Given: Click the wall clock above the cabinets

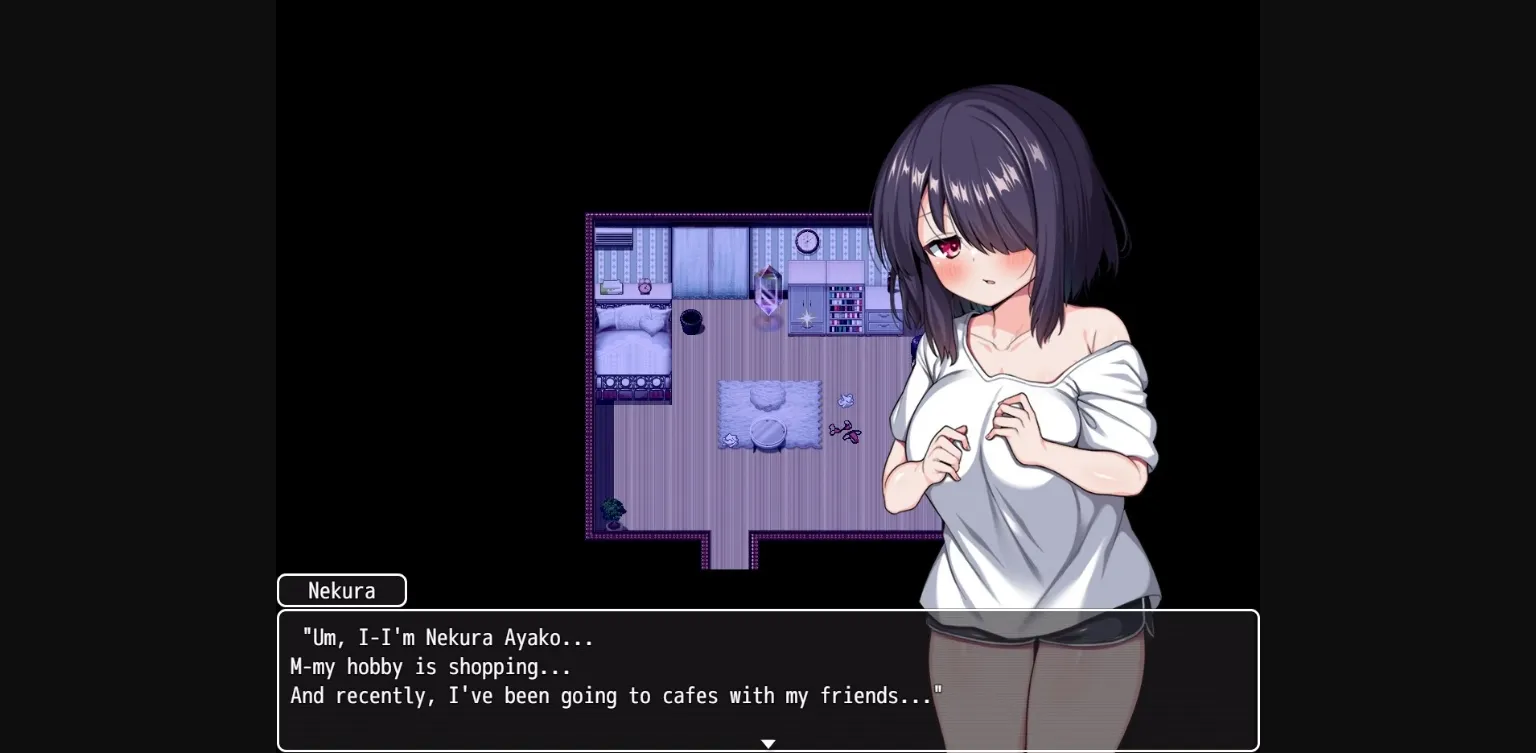Looking at the screenshot, I should tap(806, 242).
